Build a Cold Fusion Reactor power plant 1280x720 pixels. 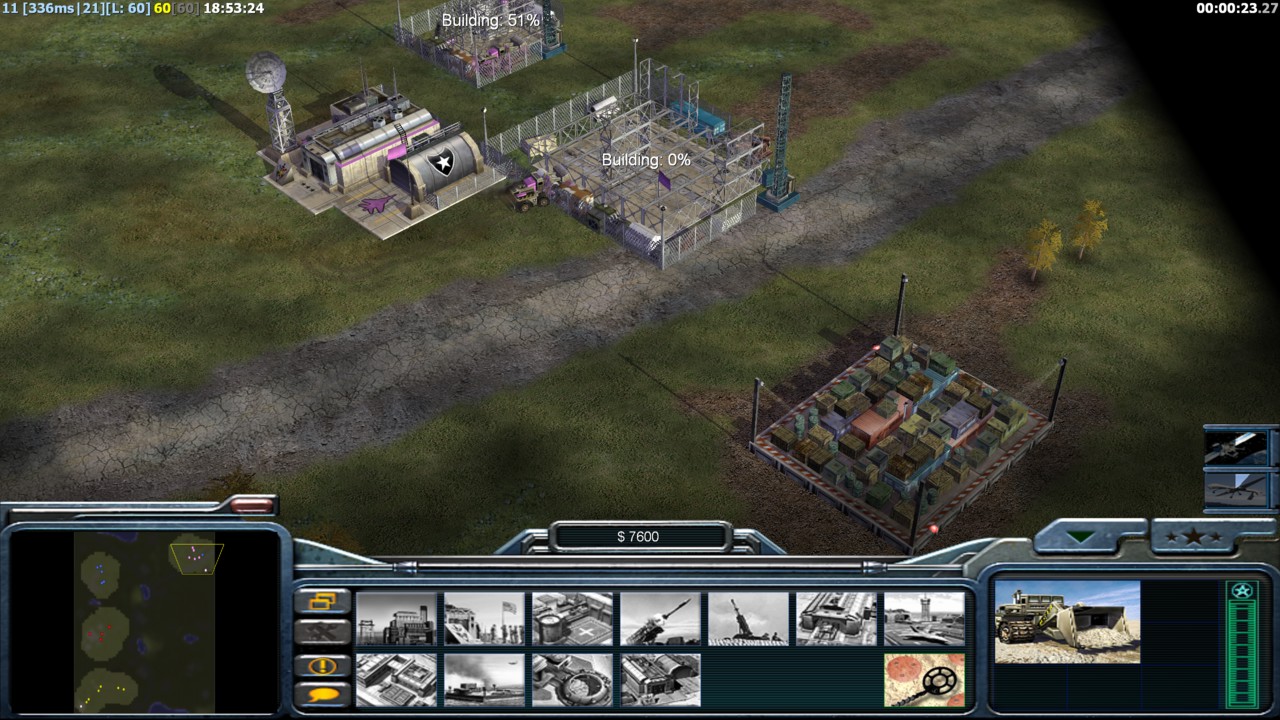coord(396,619)
